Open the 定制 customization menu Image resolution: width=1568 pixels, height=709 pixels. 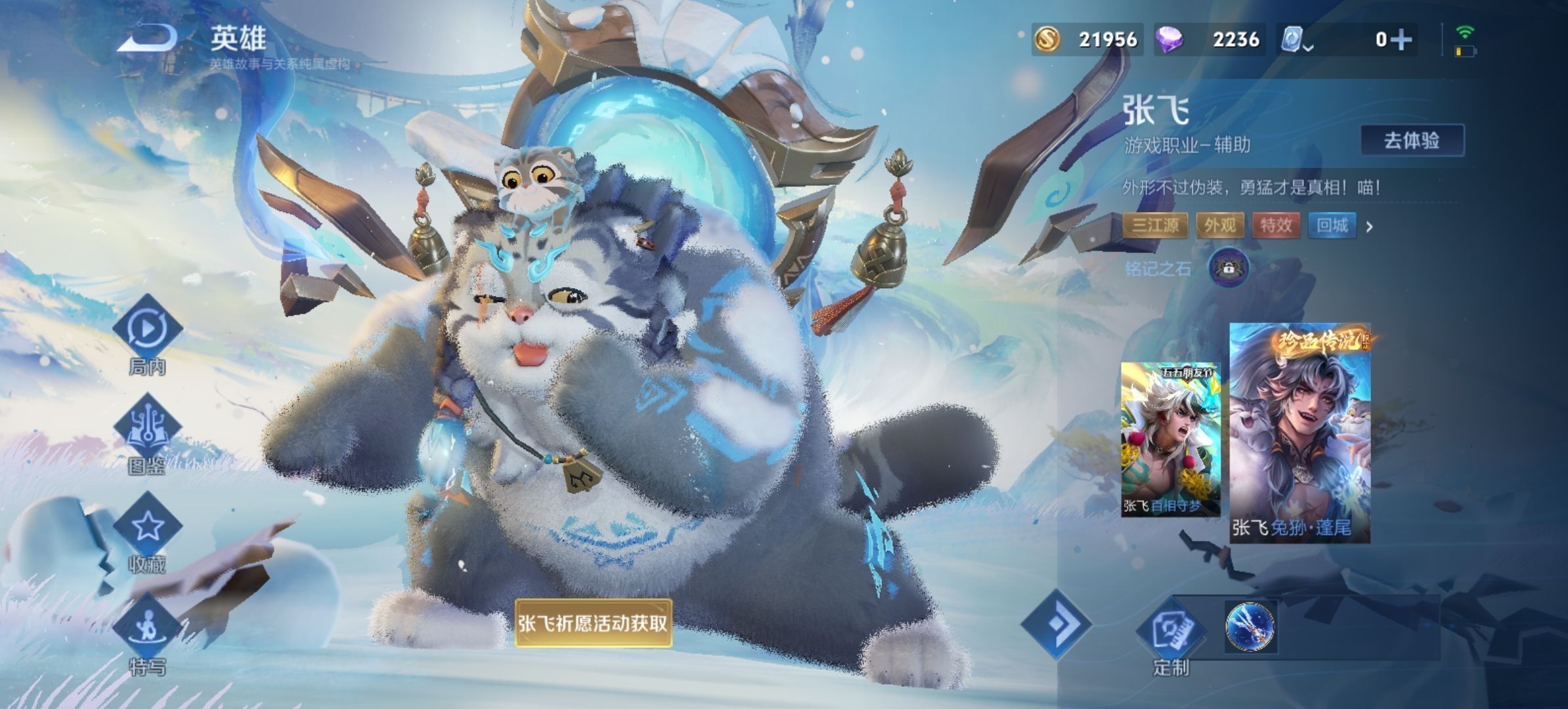click(1170, 632)
